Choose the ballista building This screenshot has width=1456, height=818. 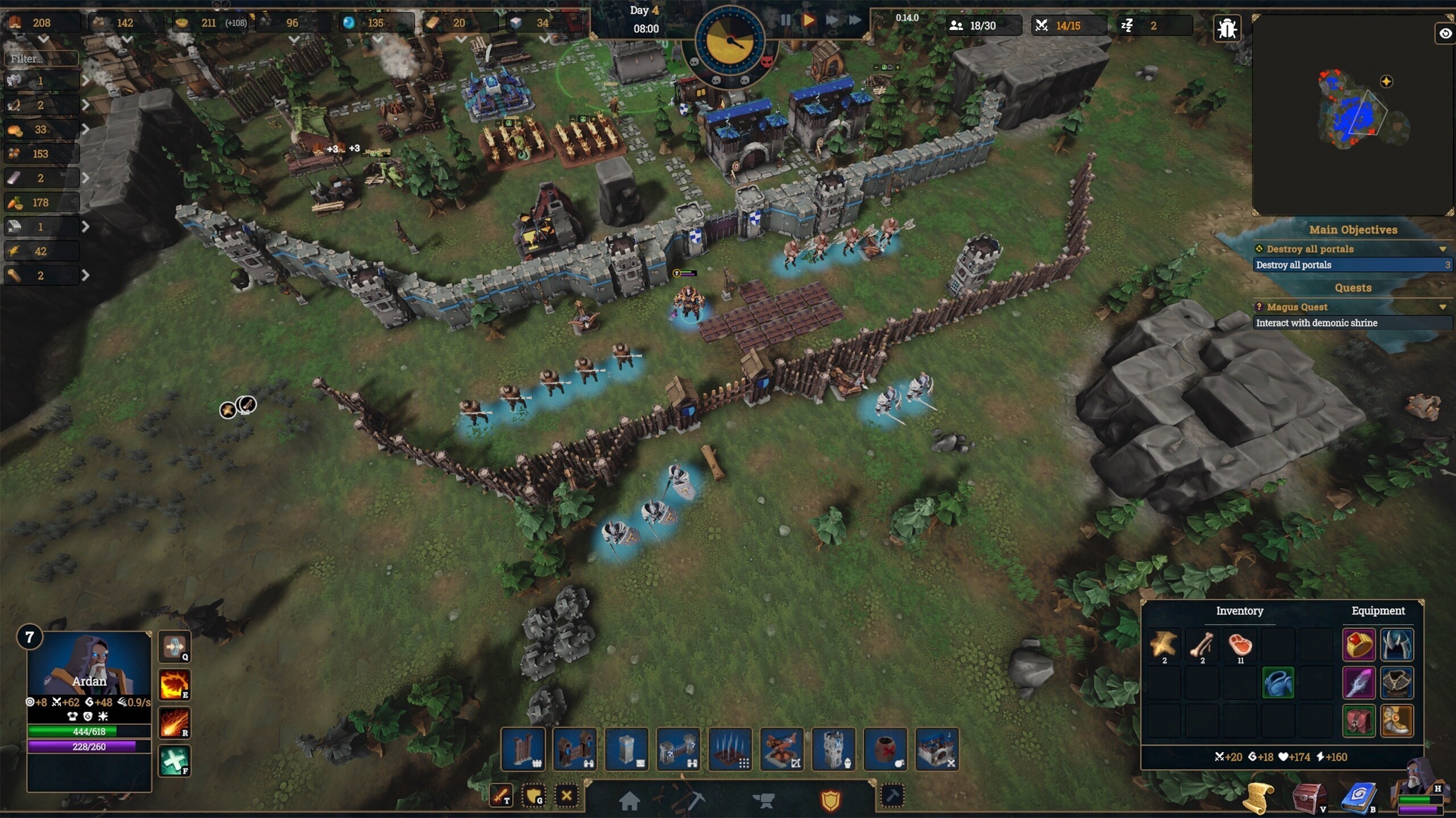tap(782, 749)
